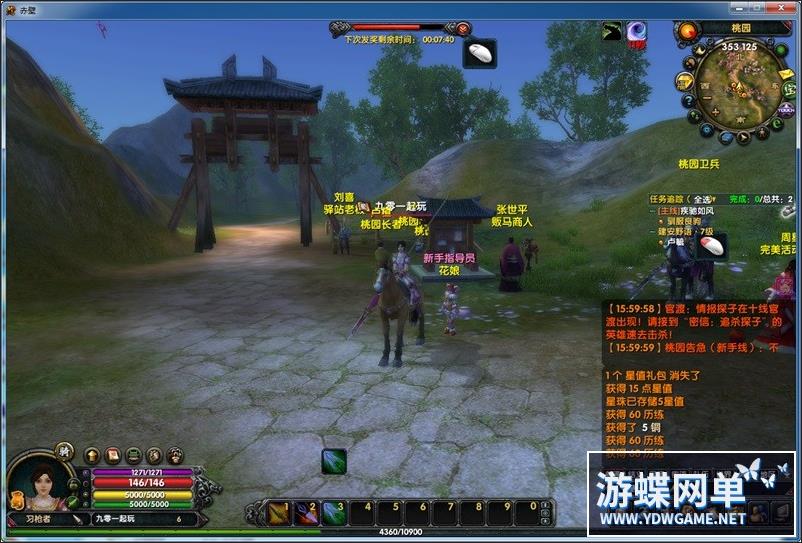Open the question mark help button
Screen dimensions: 802x543
coord(689,102)
